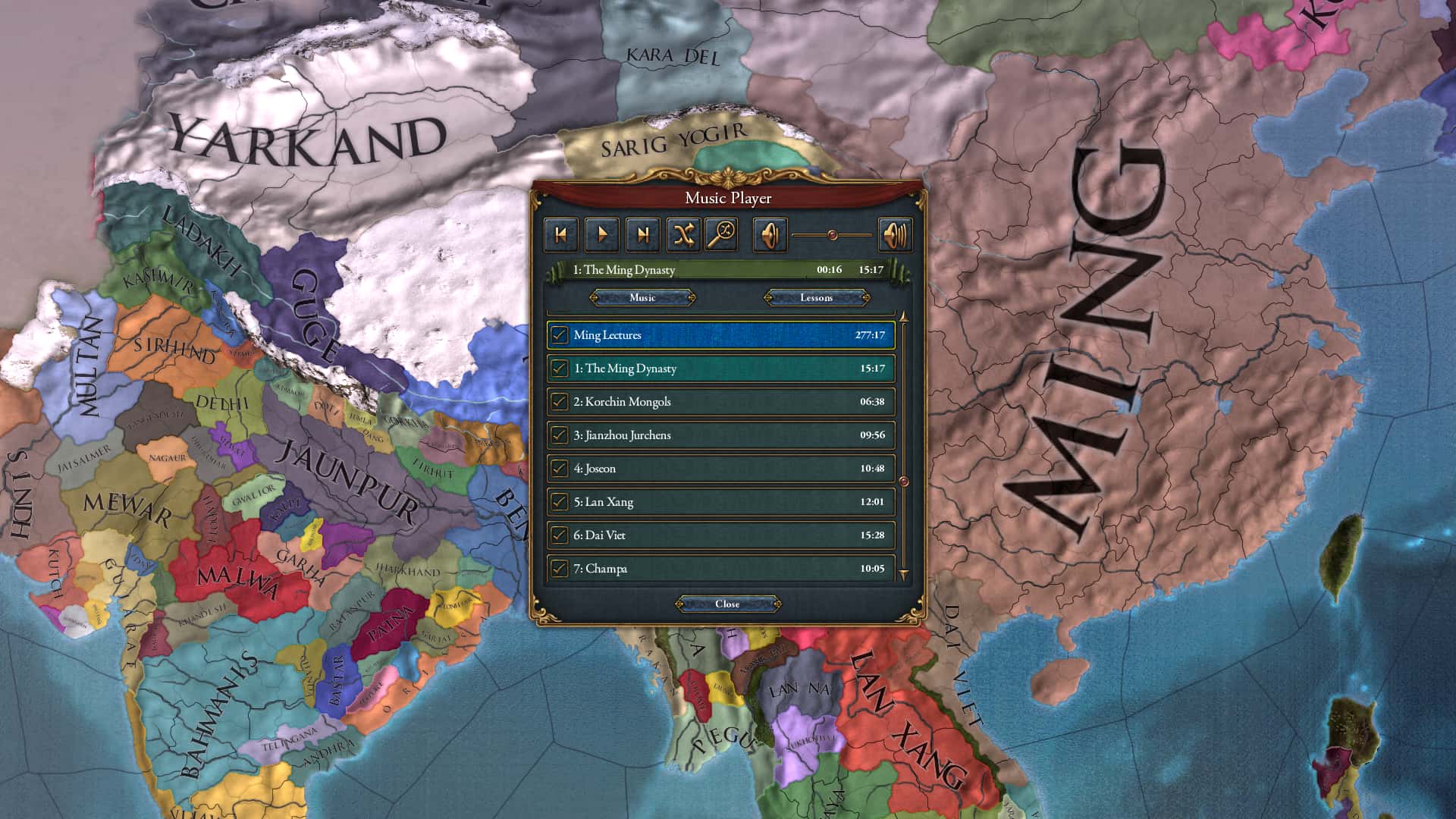The image size is (1456, 819).
Task: Collapse the Ming Lectures track group
Action: pyautogui.click(x=720, y=334)
